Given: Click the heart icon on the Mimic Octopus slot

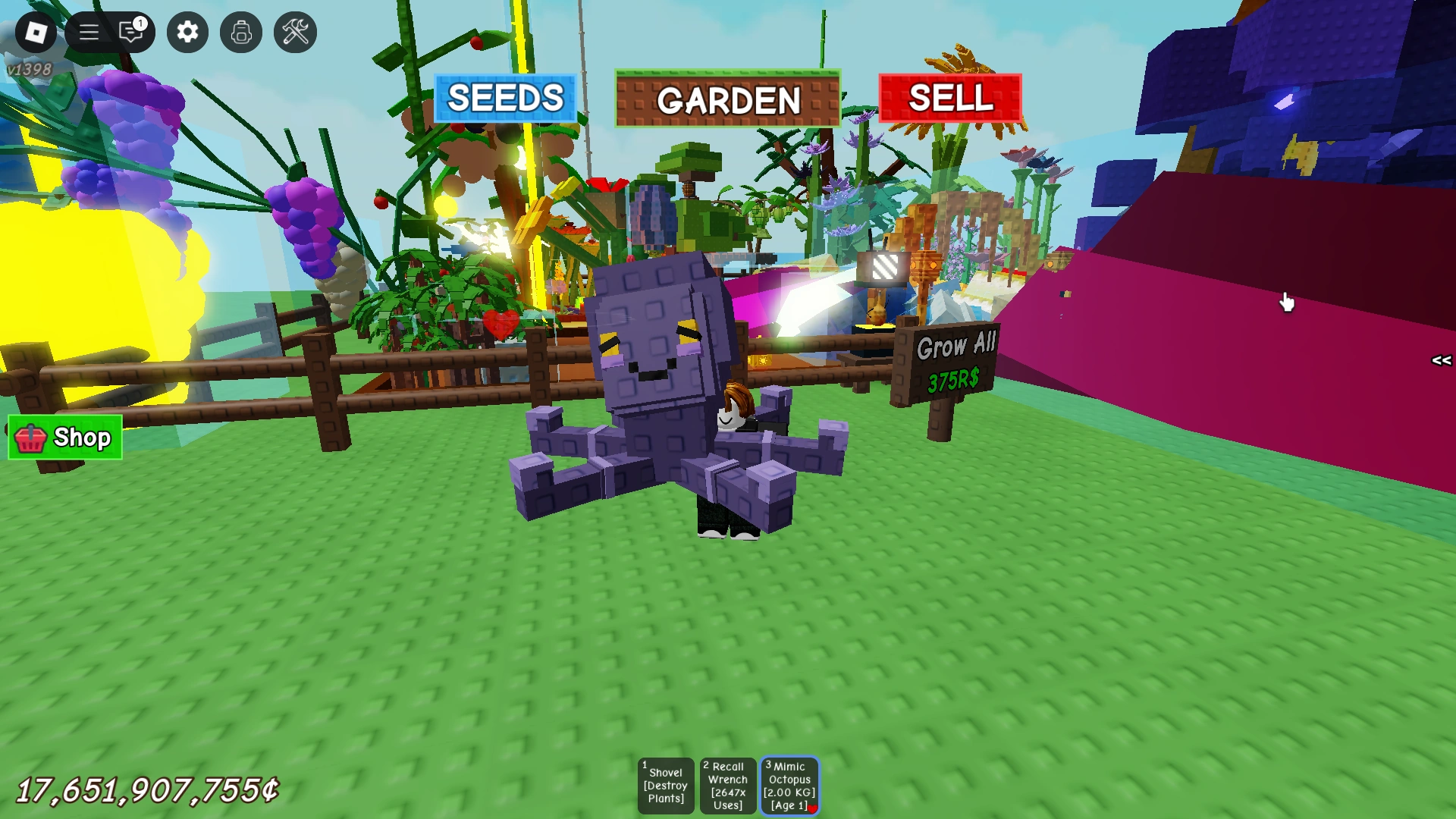Looking at the screenshot, I should (x=813, y=808).
